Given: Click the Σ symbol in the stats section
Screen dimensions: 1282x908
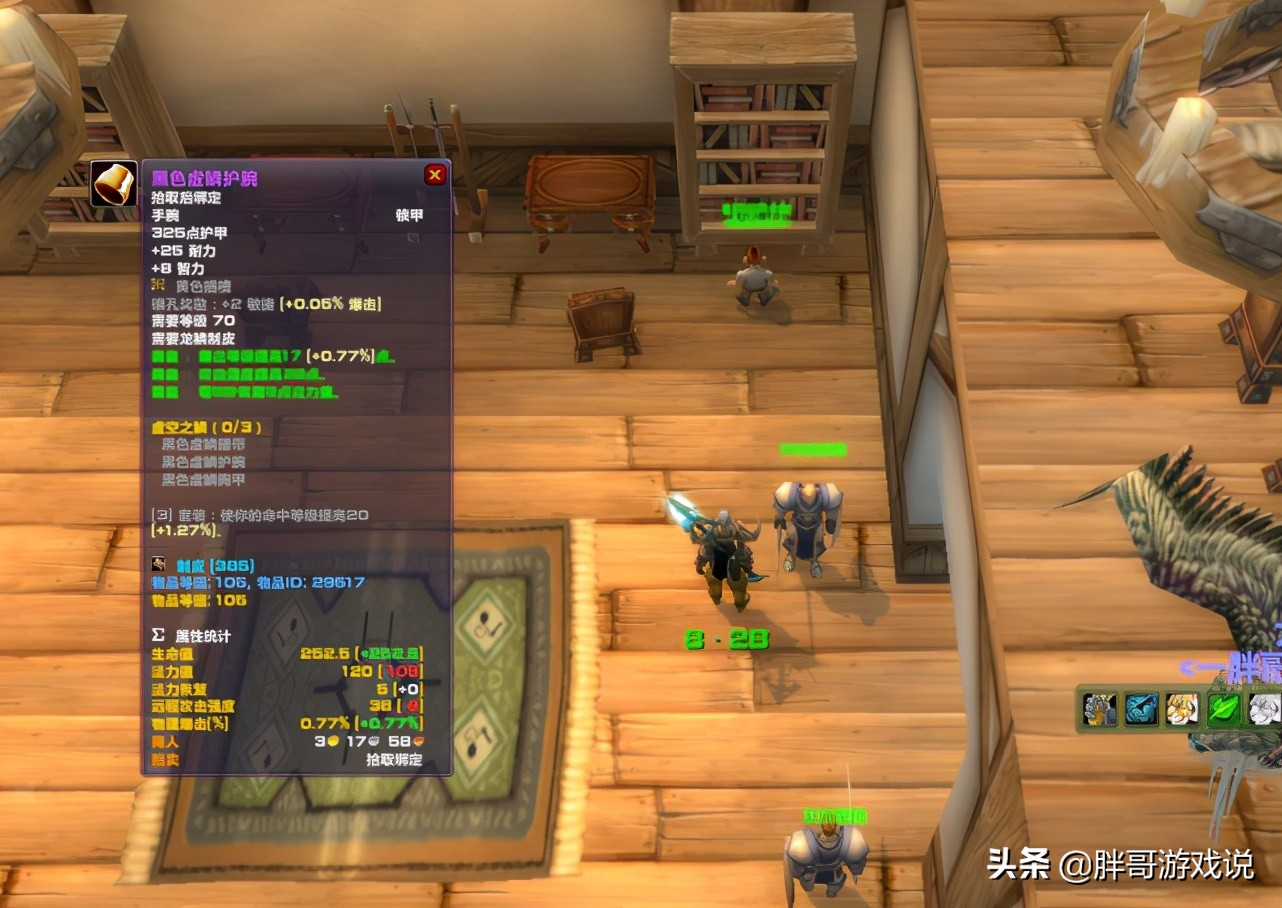Looking at the screenshot, I should (x=157, y=634).
